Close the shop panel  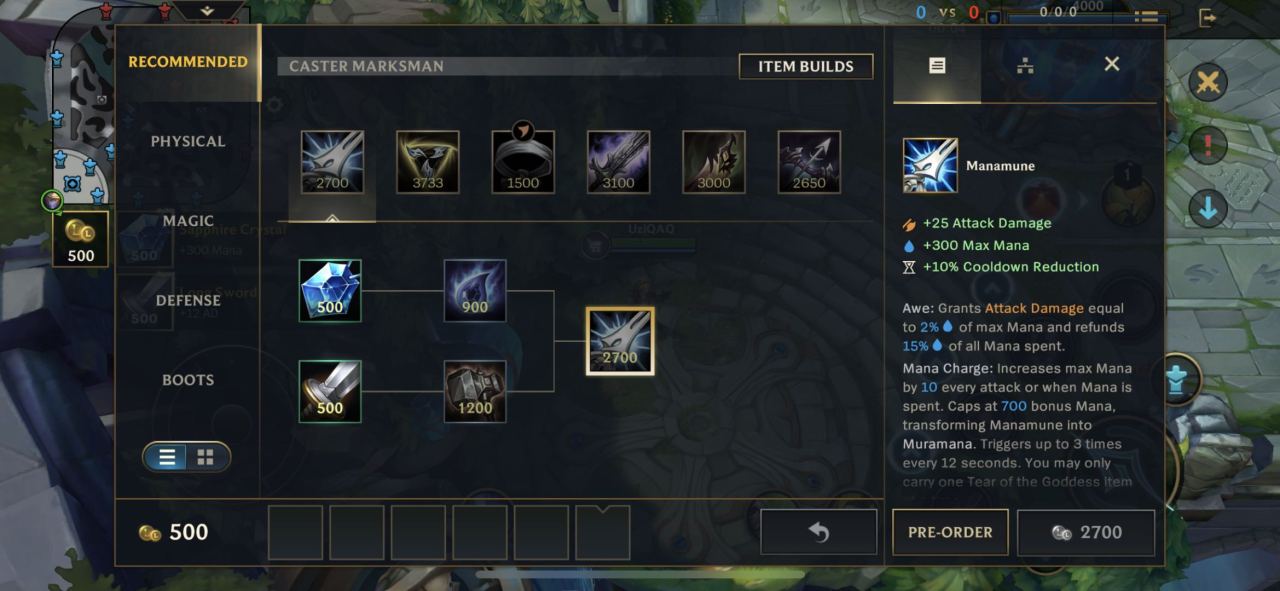click(x=1111, y=65)
